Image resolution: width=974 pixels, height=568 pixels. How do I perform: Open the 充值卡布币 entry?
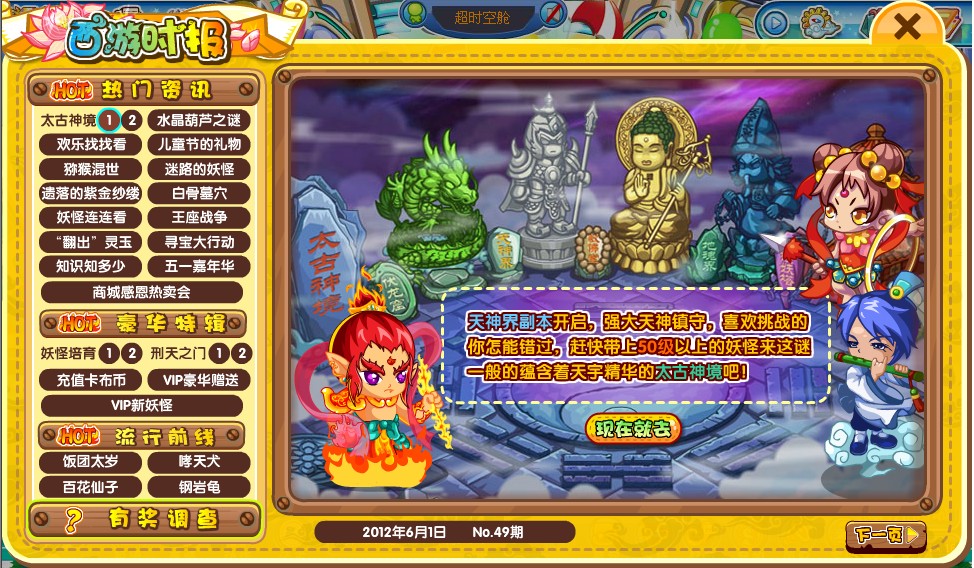(x=91, y=380)
